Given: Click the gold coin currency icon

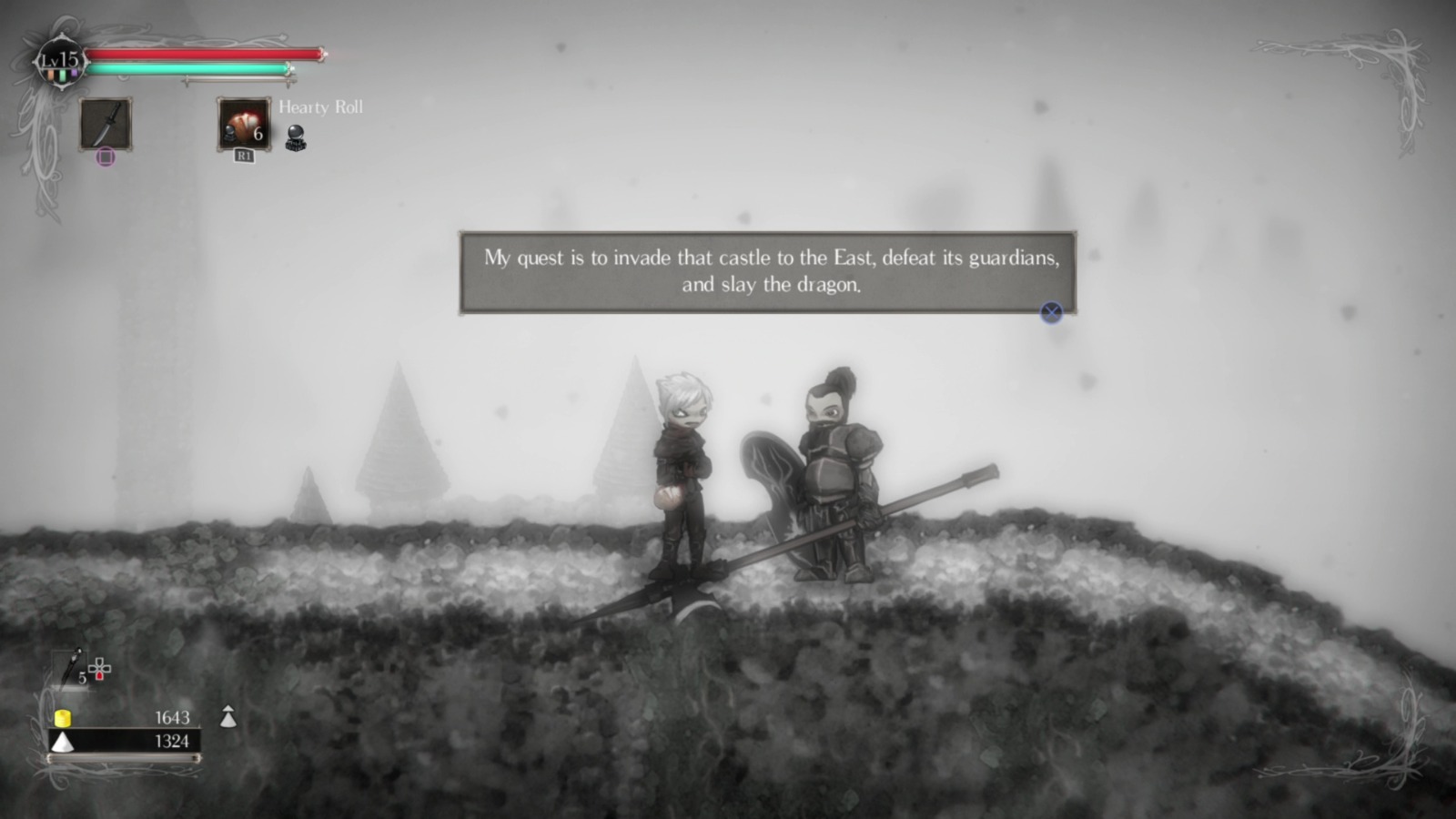Looking at the screenshot, I should [x=63, y=719].
